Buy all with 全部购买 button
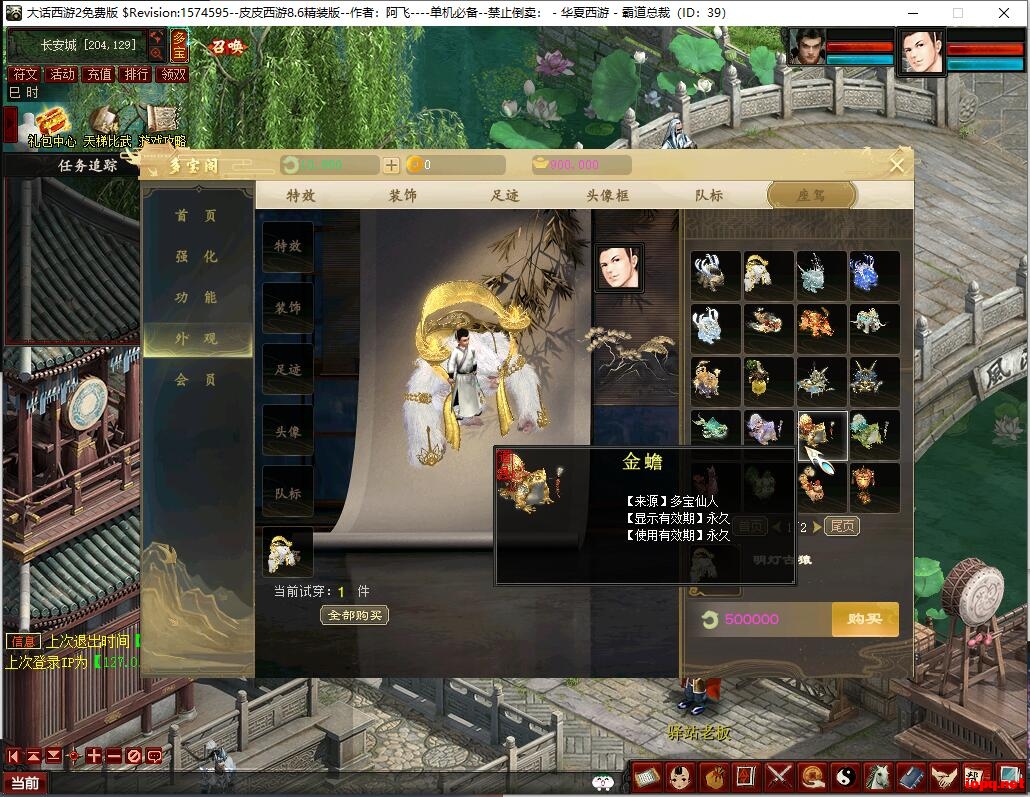 [355, 615]
